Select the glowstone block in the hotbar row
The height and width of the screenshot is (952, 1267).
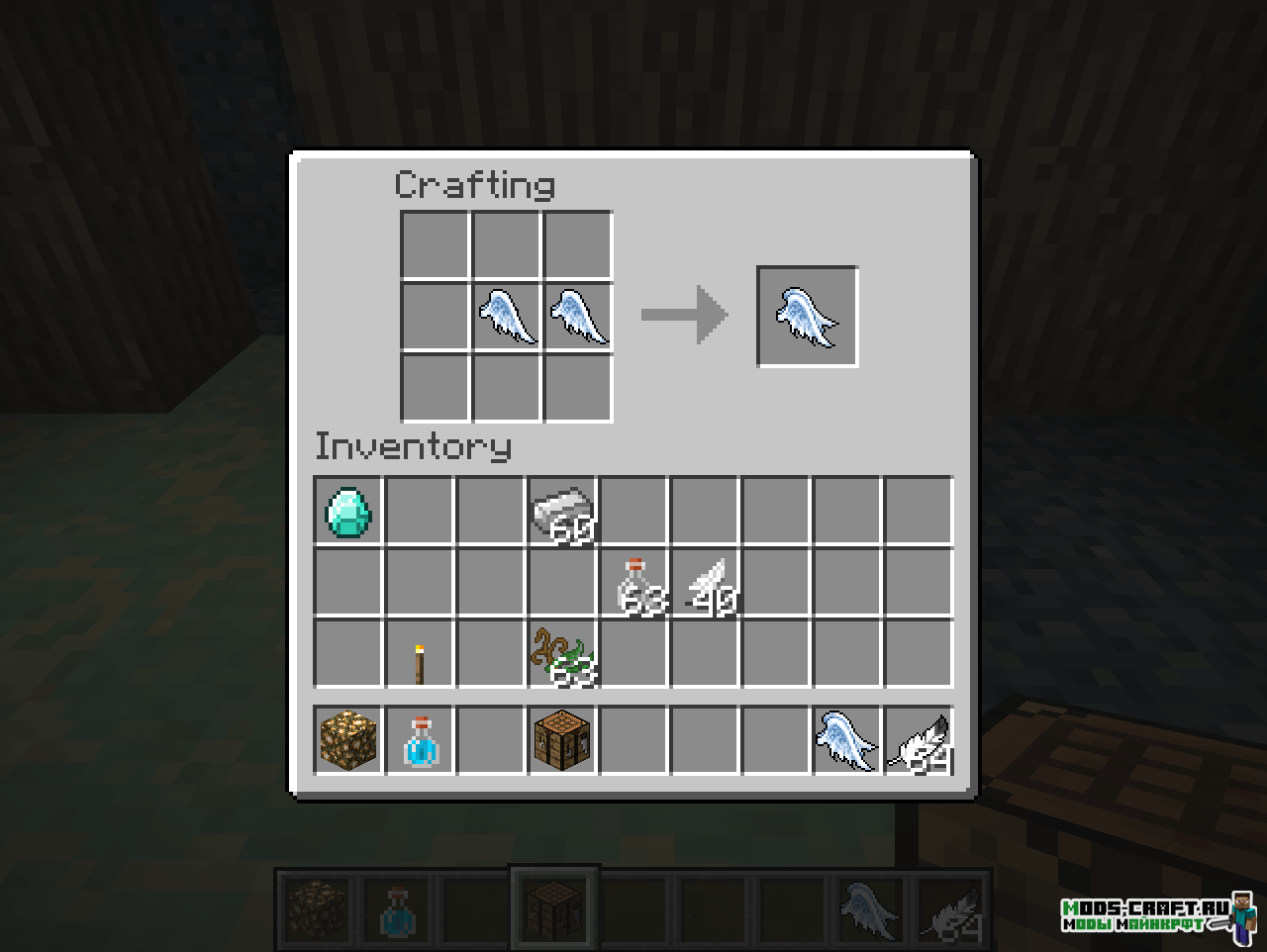tap(348, 740)
